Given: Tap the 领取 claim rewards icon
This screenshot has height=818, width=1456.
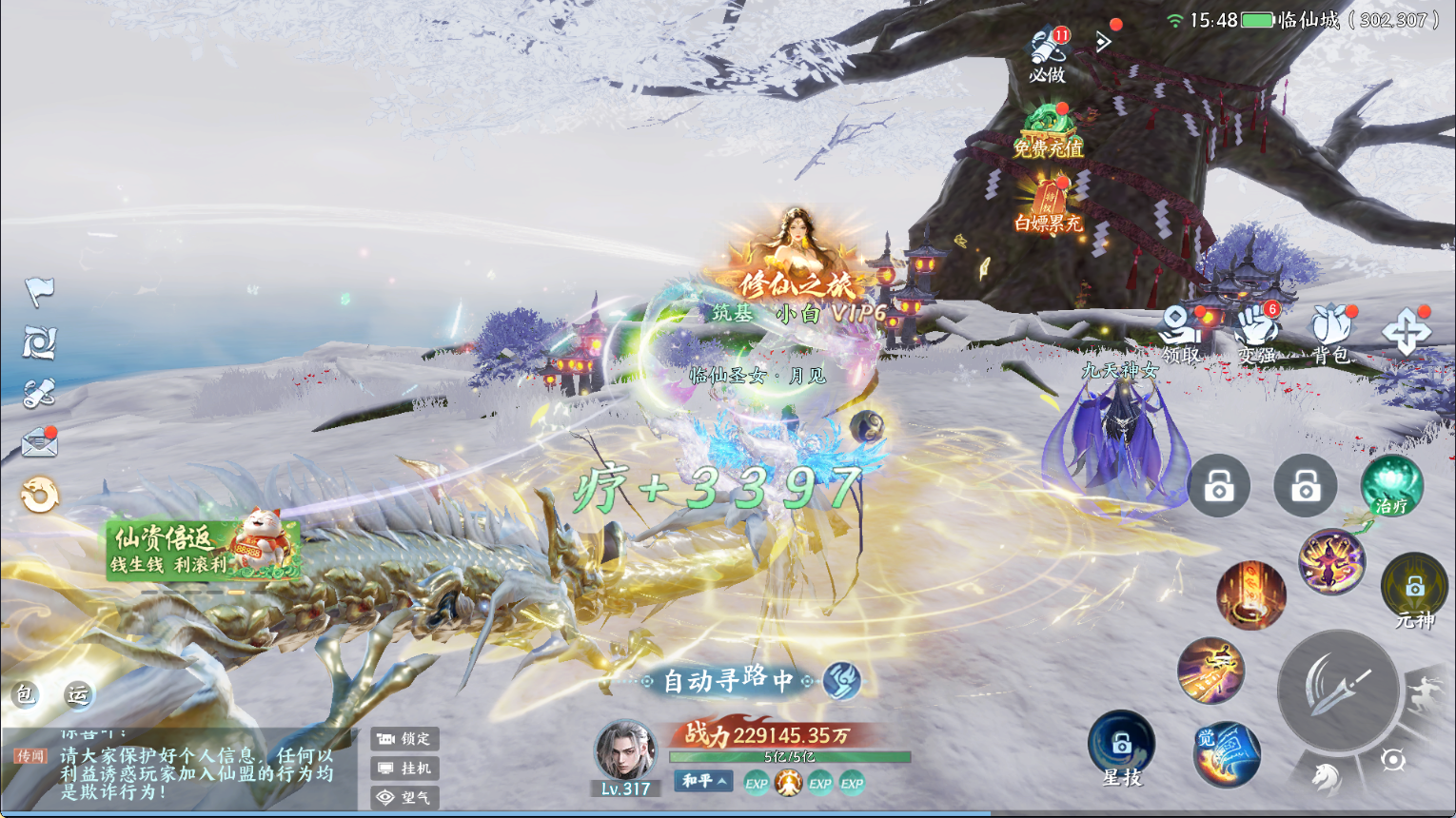Looking at the screenshot, I should (1180, 335).
